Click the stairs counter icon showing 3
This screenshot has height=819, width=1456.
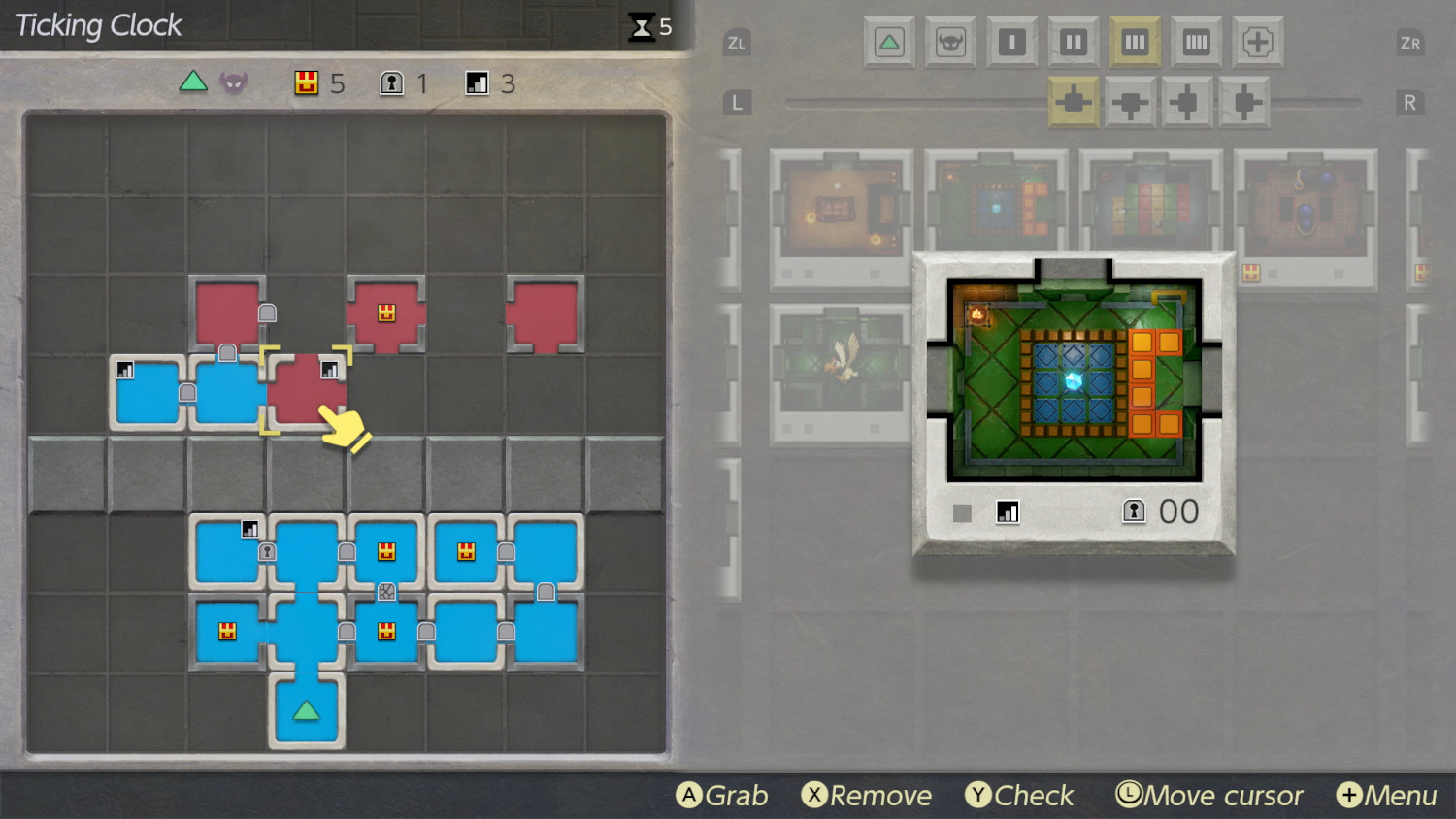click(477, 83)
